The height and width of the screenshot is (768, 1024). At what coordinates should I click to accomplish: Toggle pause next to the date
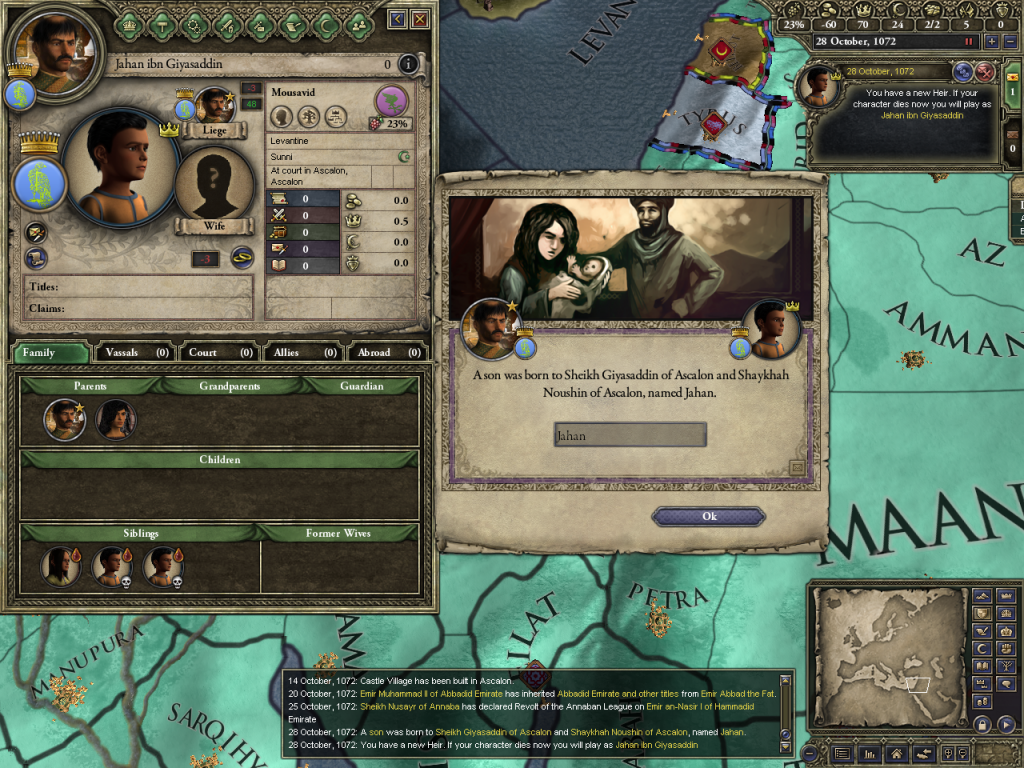(968, 41)
